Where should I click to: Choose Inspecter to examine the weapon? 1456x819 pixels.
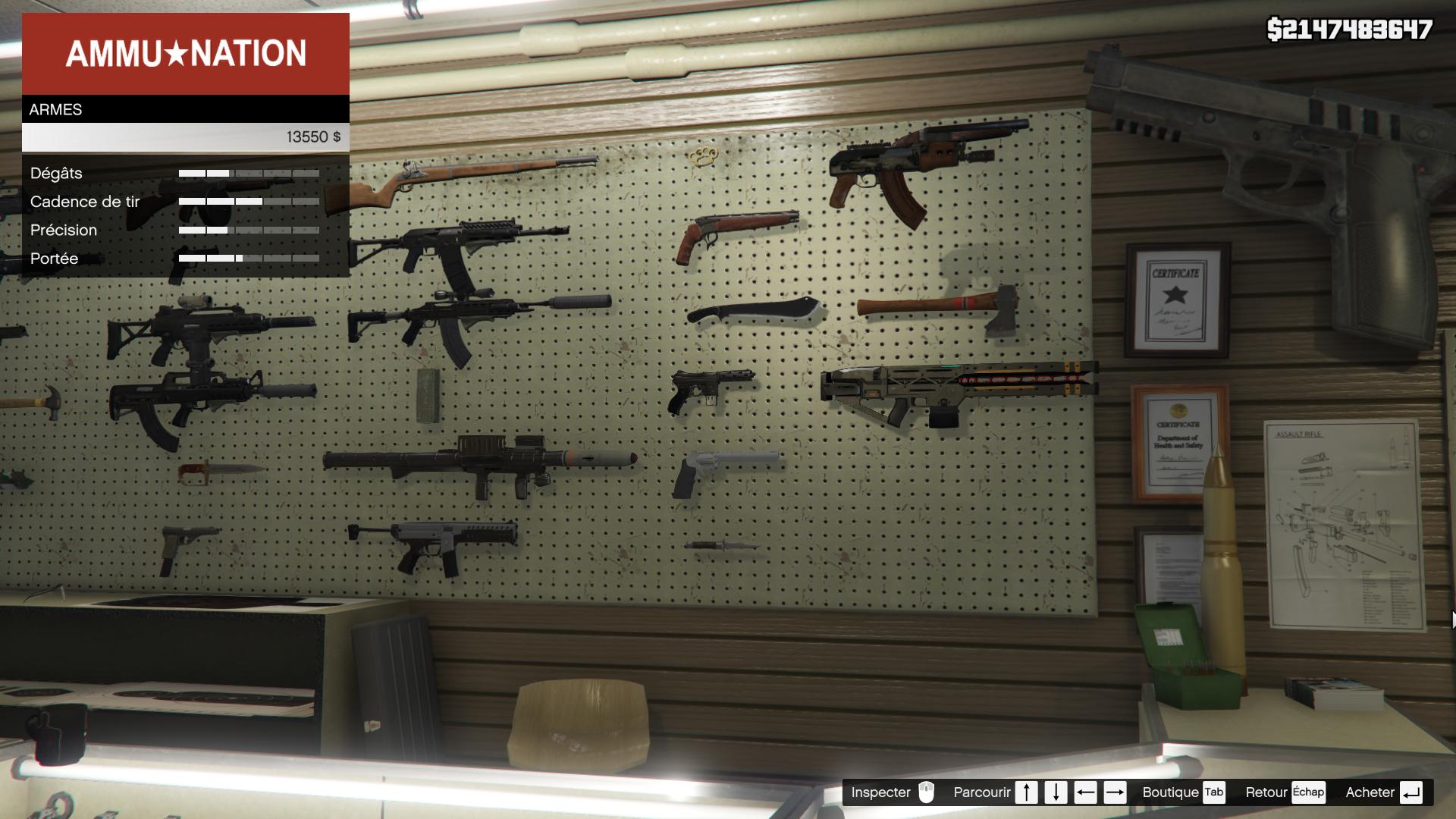(893, 792)
